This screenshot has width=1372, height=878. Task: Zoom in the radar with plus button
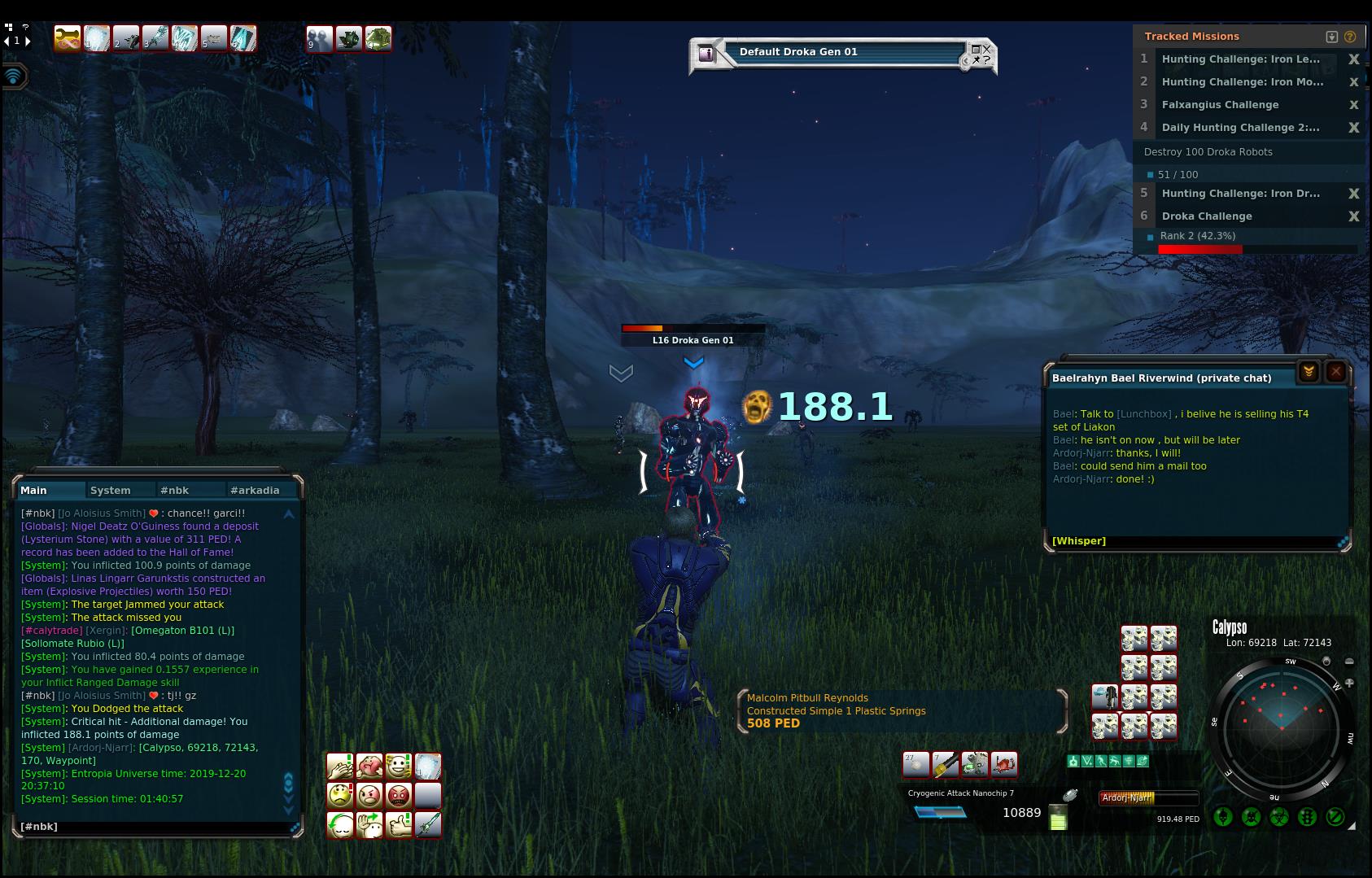click(x=1349, y=683)
